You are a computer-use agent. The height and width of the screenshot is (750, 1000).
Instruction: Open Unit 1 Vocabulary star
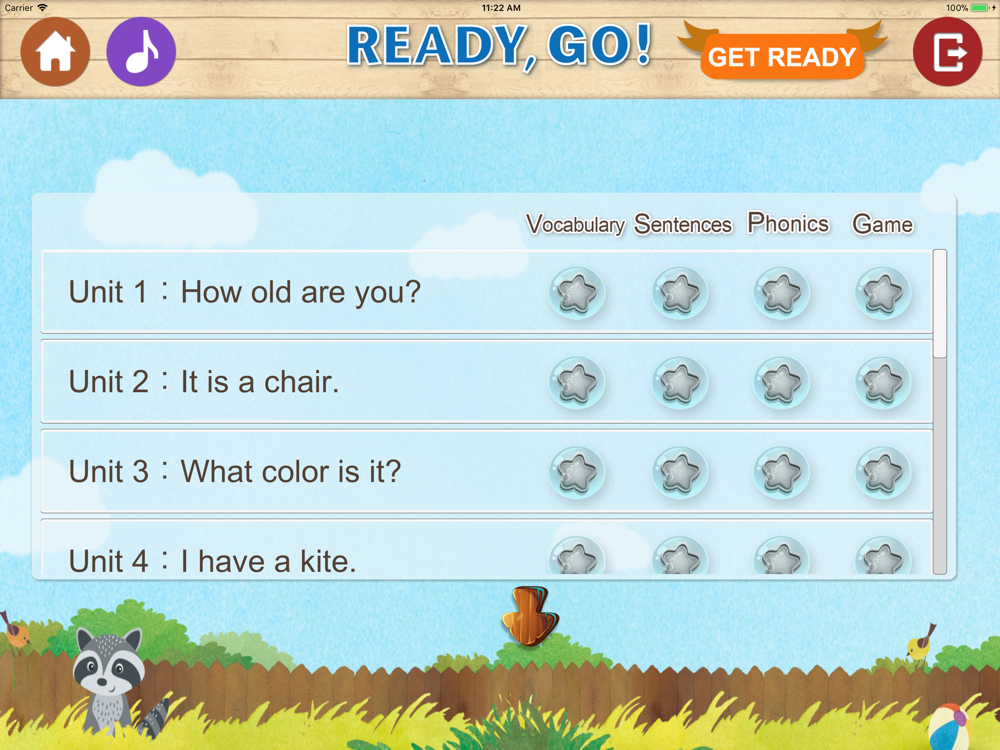tap(577, 293)
